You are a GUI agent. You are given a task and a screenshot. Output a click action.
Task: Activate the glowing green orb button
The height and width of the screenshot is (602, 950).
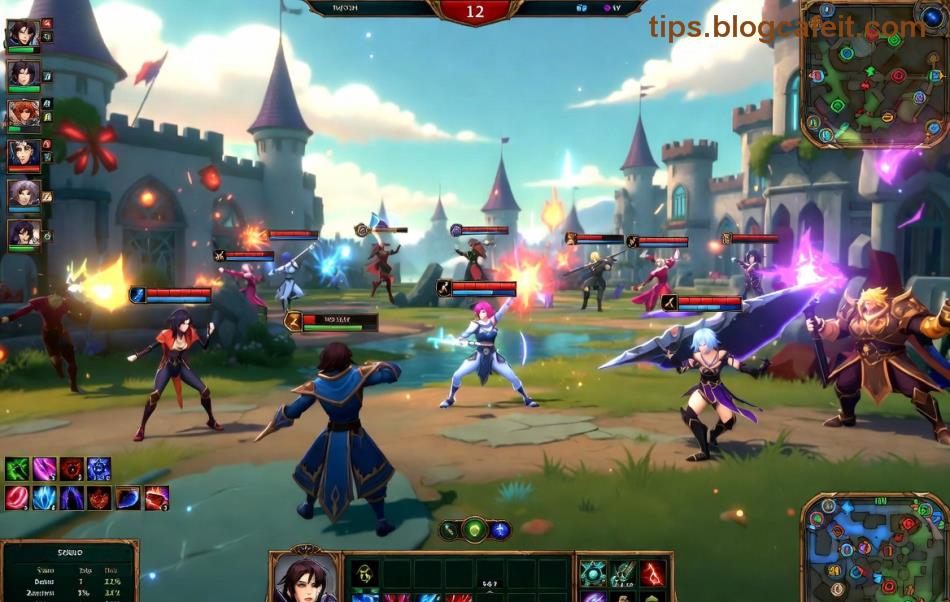click(475, 530)
